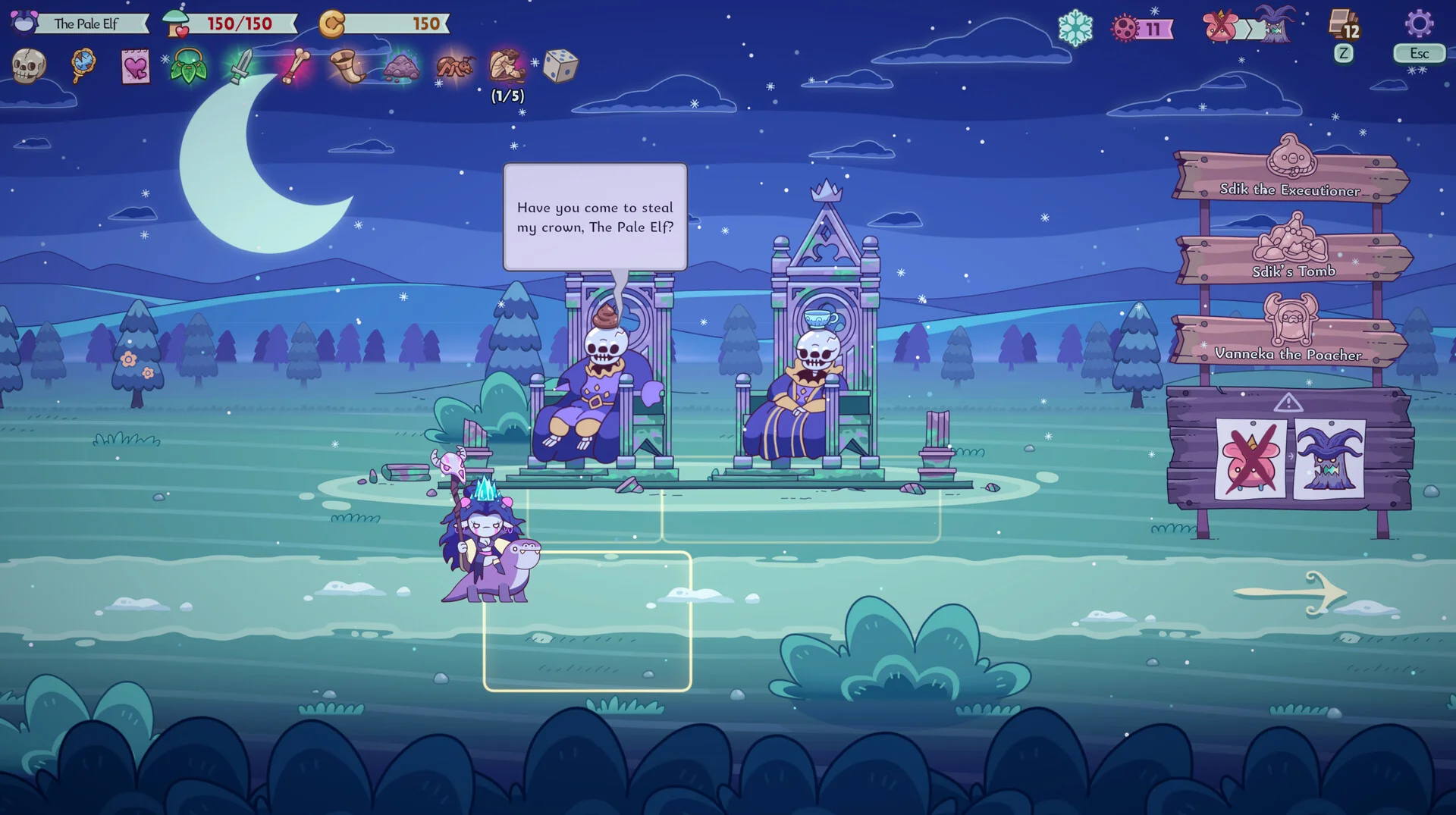1456x815 pixels.
Task: Advance with the arrow pointing right
Action: point(1291,592)
